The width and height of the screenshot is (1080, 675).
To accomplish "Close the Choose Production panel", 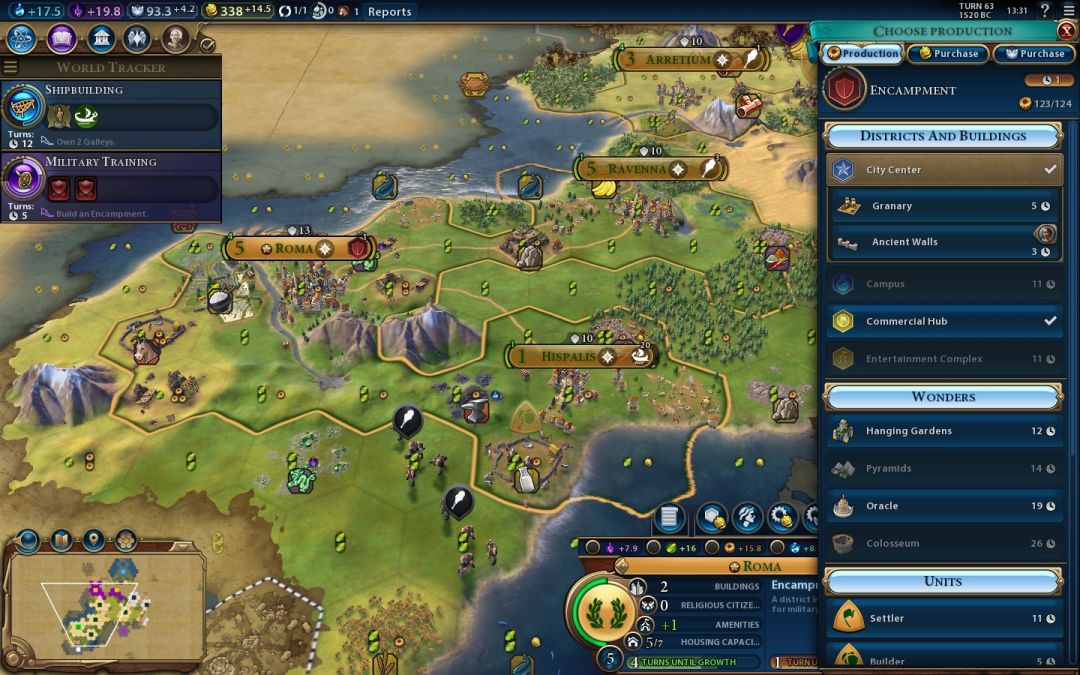I will 1066,31.
